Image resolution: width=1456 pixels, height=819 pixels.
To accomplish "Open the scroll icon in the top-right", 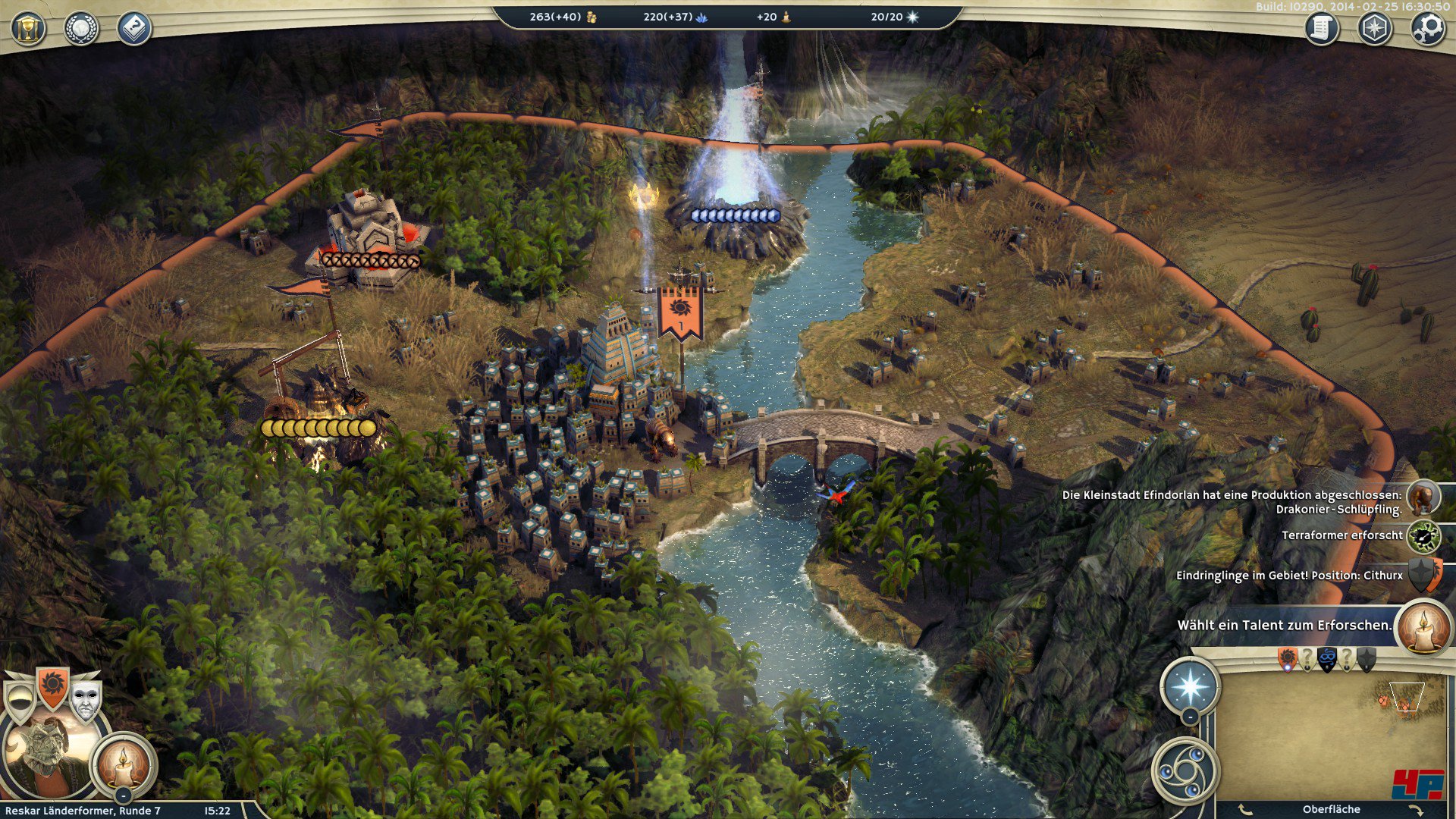I will [1321, 29].
